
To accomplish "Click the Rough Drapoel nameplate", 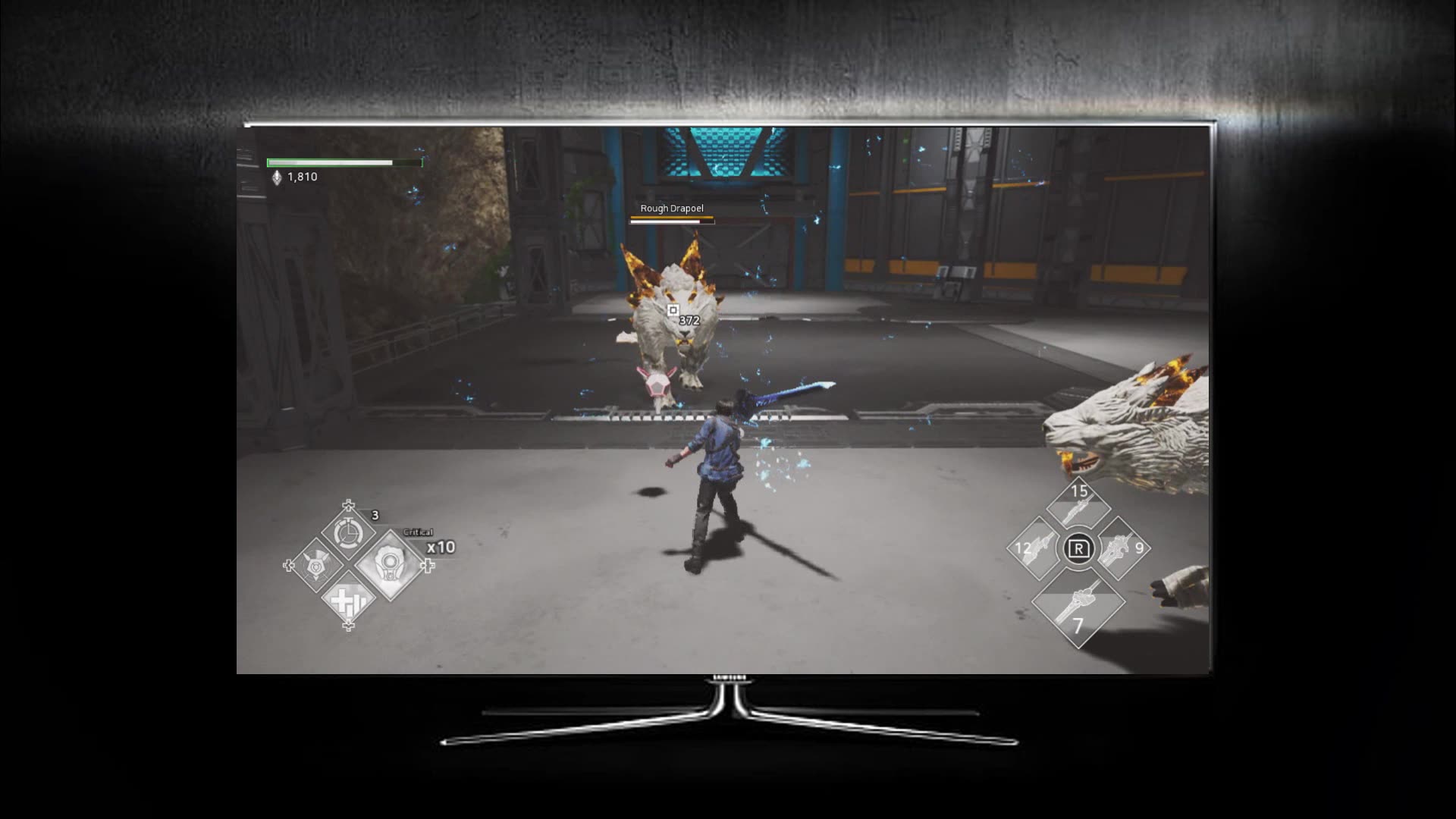I will pyautogui.click(x=670, y=208).
